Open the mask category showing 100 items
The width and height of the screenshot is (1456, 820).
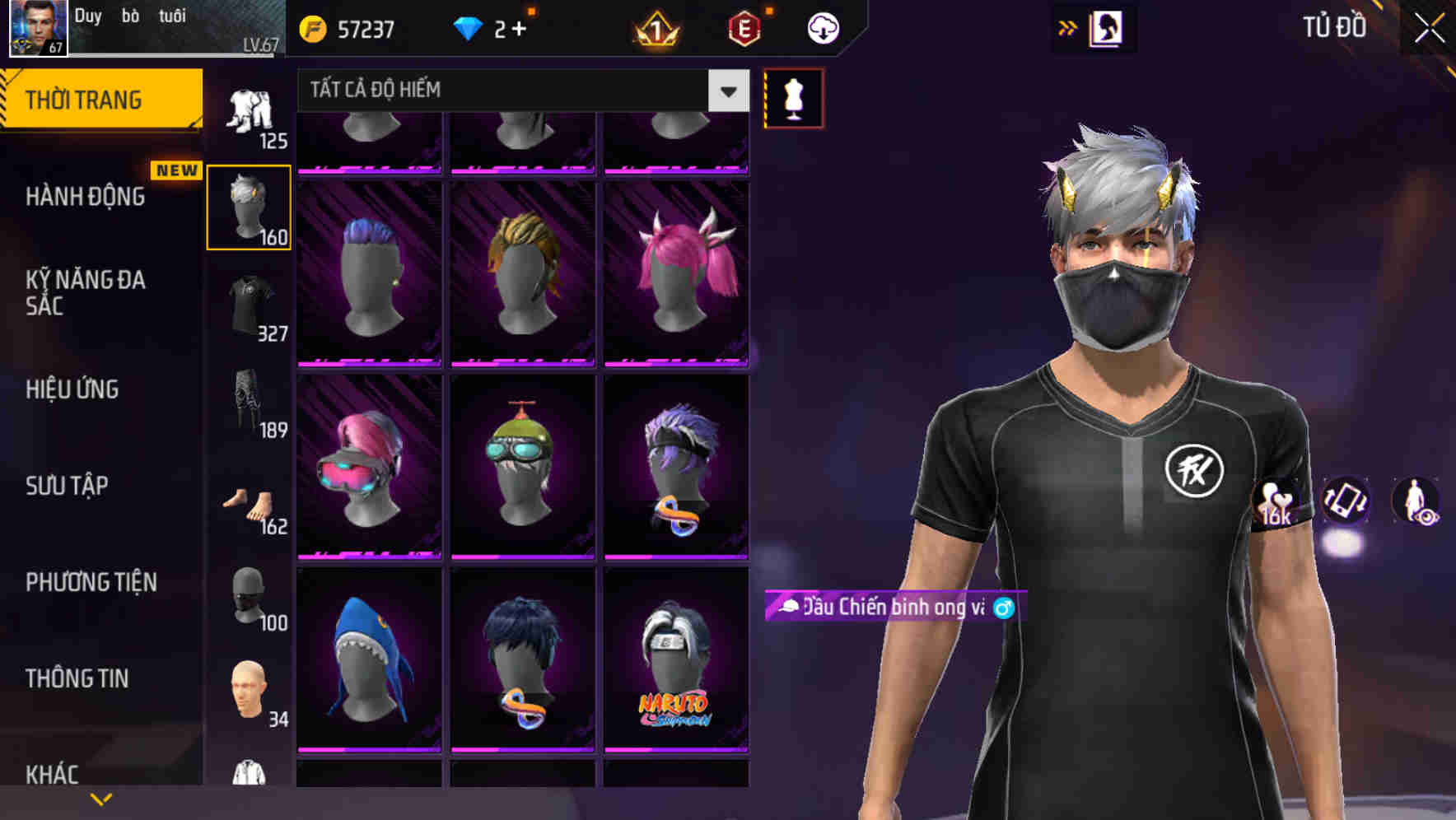(249, 597)
